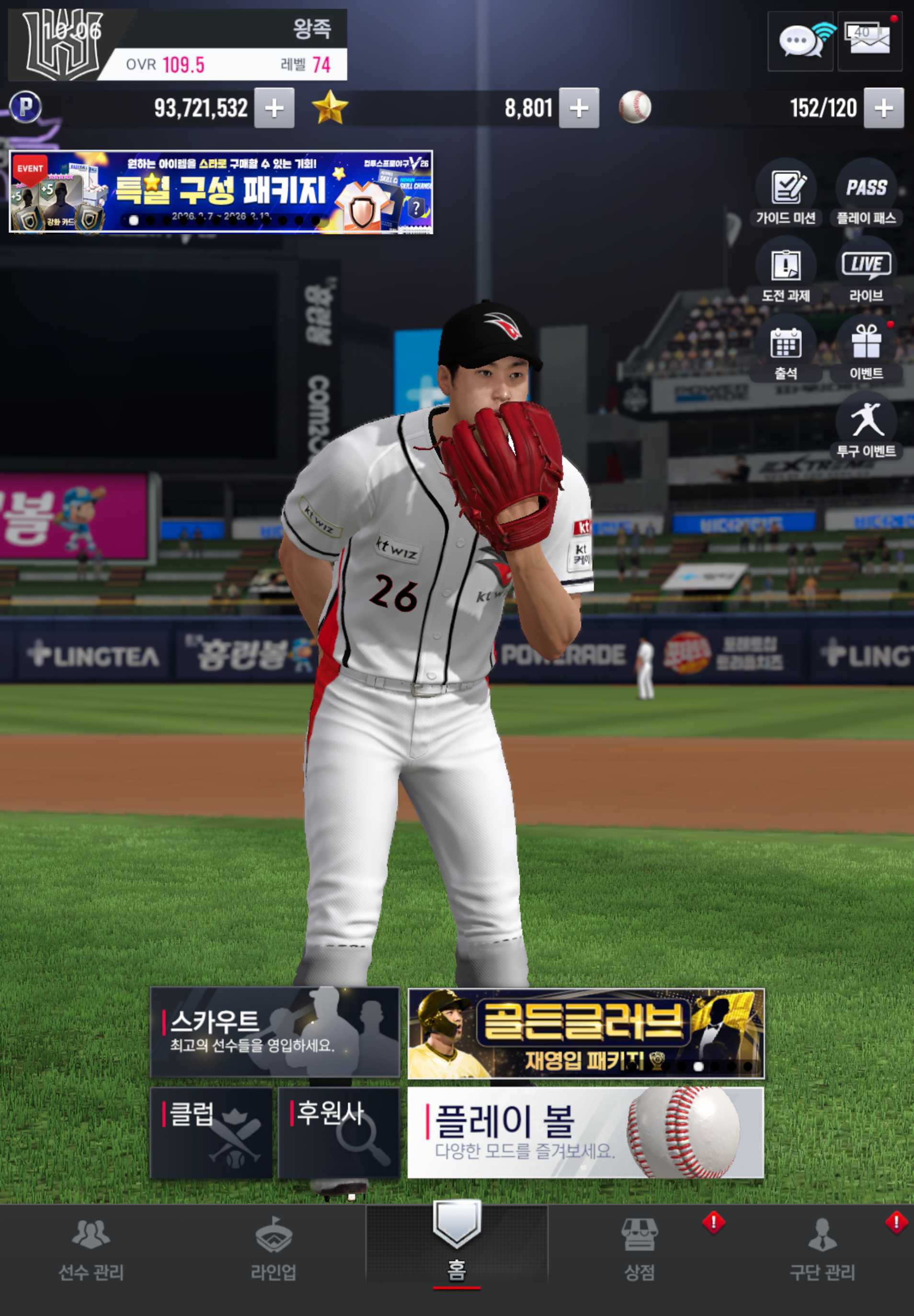Viewport: 914px width, 1316px height.
Task: Open the 골든글러브 package banner
Action: 585,1033
